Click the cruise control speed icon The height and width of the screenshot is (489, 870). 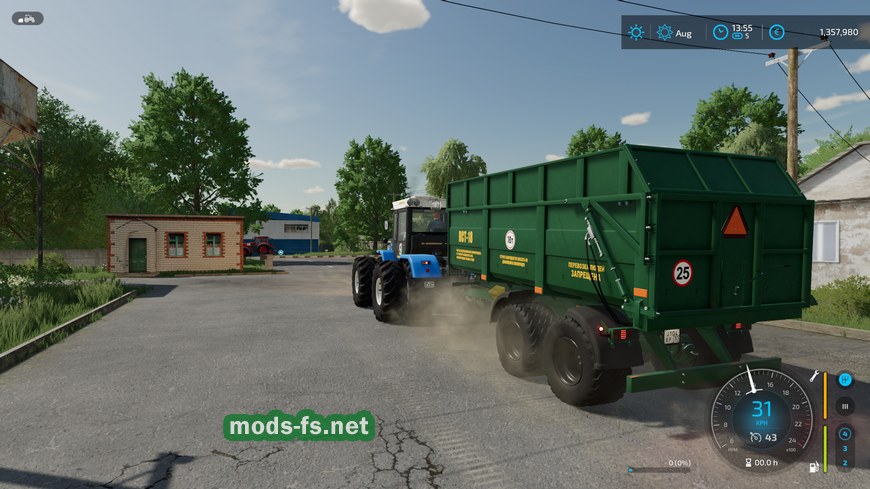(x=755, y=437)
